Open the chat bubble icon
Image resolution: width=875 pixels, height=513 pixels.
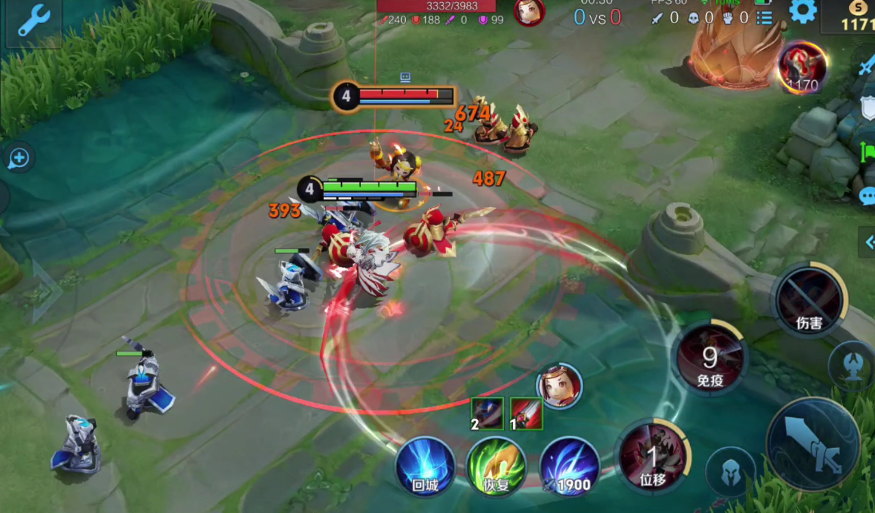[866, 196]
